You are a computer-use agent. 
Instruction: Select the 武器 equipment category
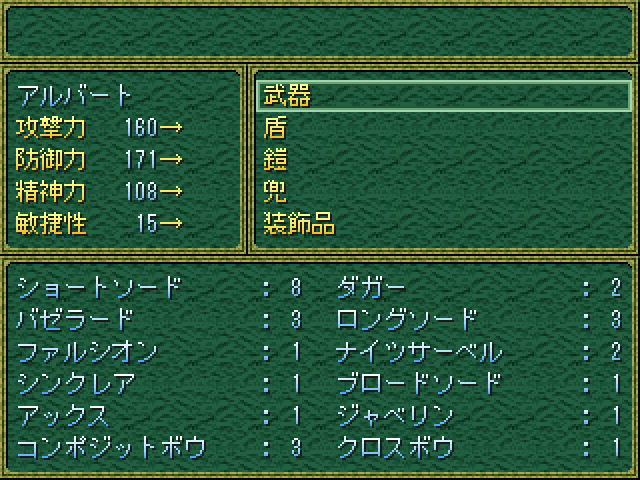(x=286, y=96)
